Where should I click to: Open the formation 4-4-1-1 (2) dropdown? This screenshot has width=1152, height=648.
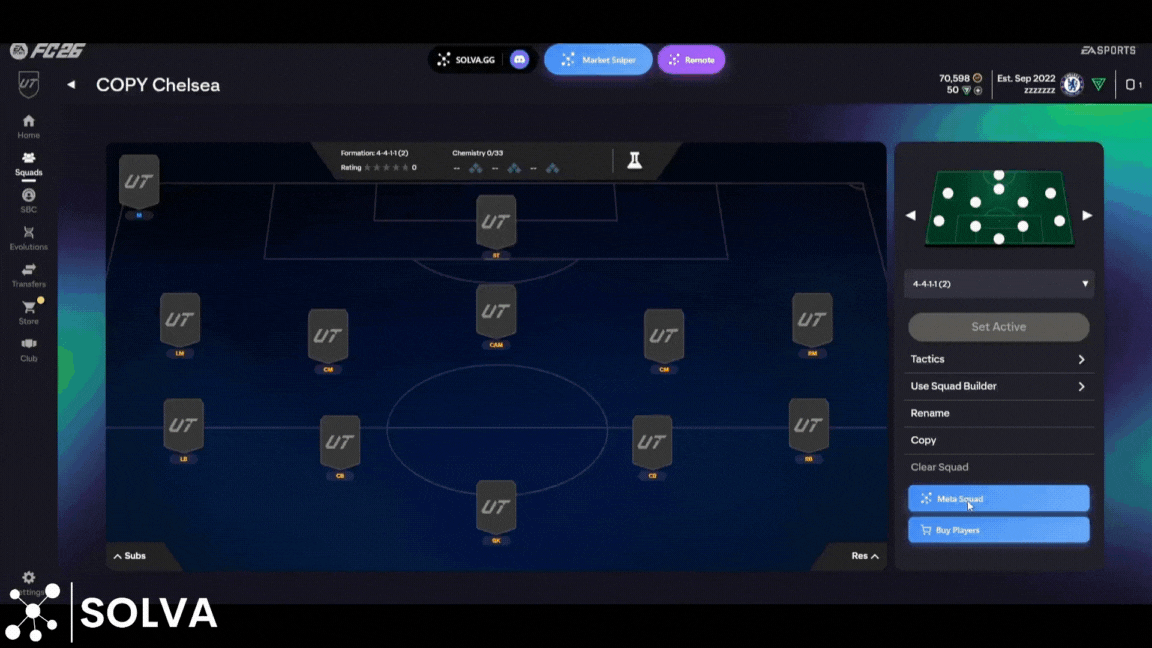998,284
